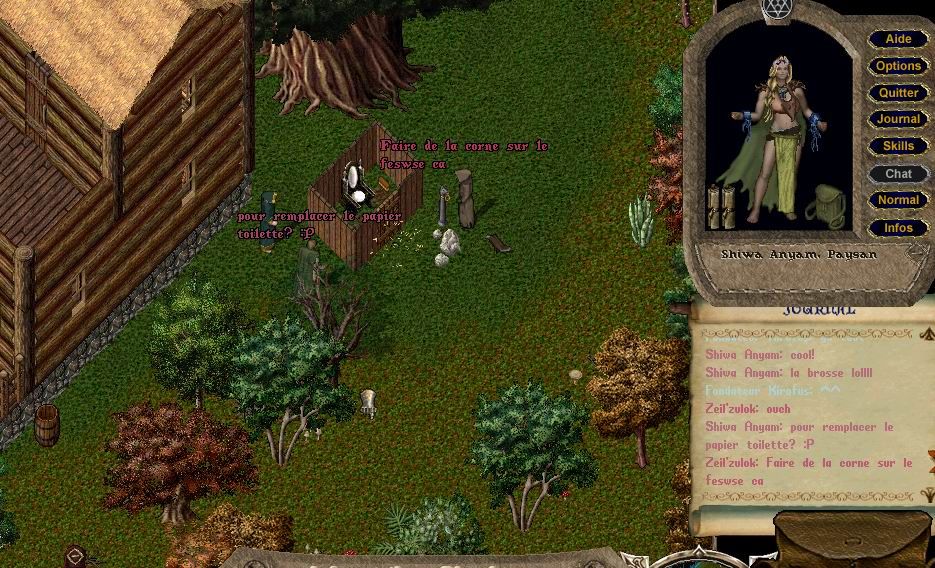Show the Journal from the paperdoll
Viewport: 935px width, 568px height.
(x=898, y=119)
